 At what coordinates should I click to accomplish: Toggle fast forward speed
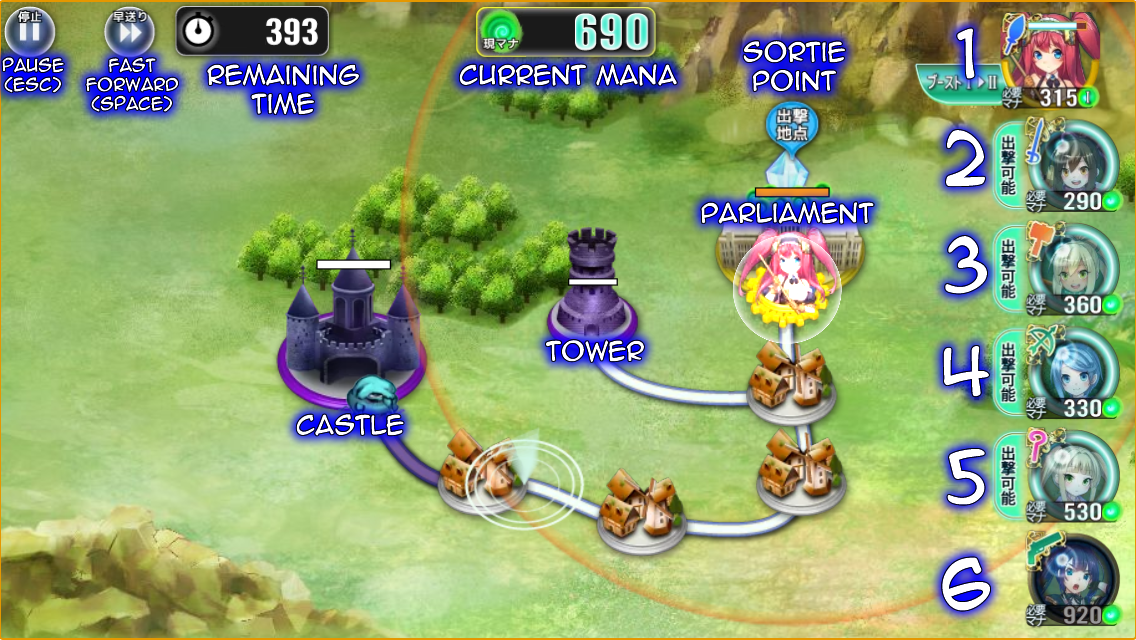pyautogui.click(x=129, y=31)
